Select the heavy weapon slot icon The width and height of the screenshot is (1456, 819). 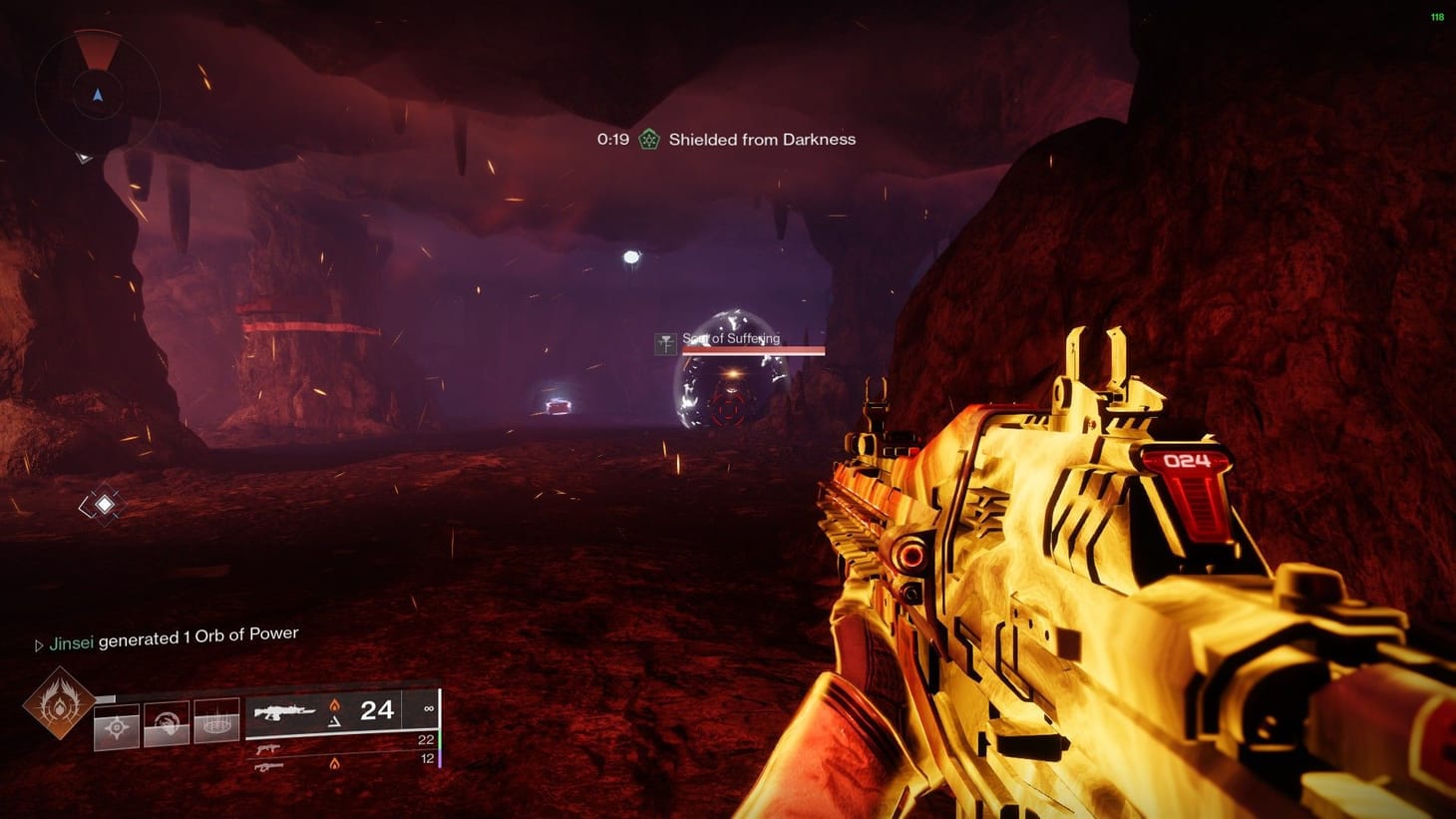click(269, 766)
